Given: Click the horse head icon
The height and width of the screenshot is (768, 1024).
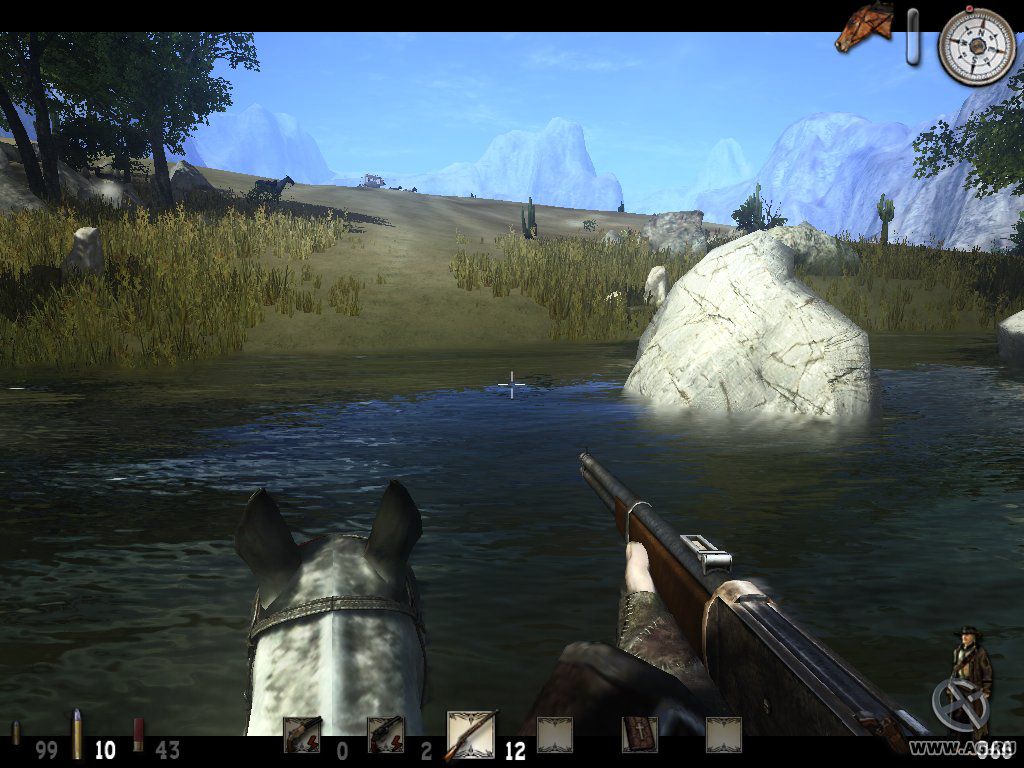Looking at the screenshot, I should click(x=864, y=27).
